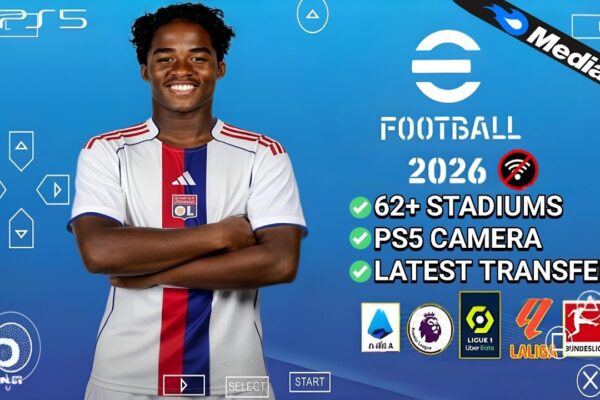Image resolution: width=600 pixels, height=400 pixels.
Task: Tap the cross action button
Action: tap(587, 382)
